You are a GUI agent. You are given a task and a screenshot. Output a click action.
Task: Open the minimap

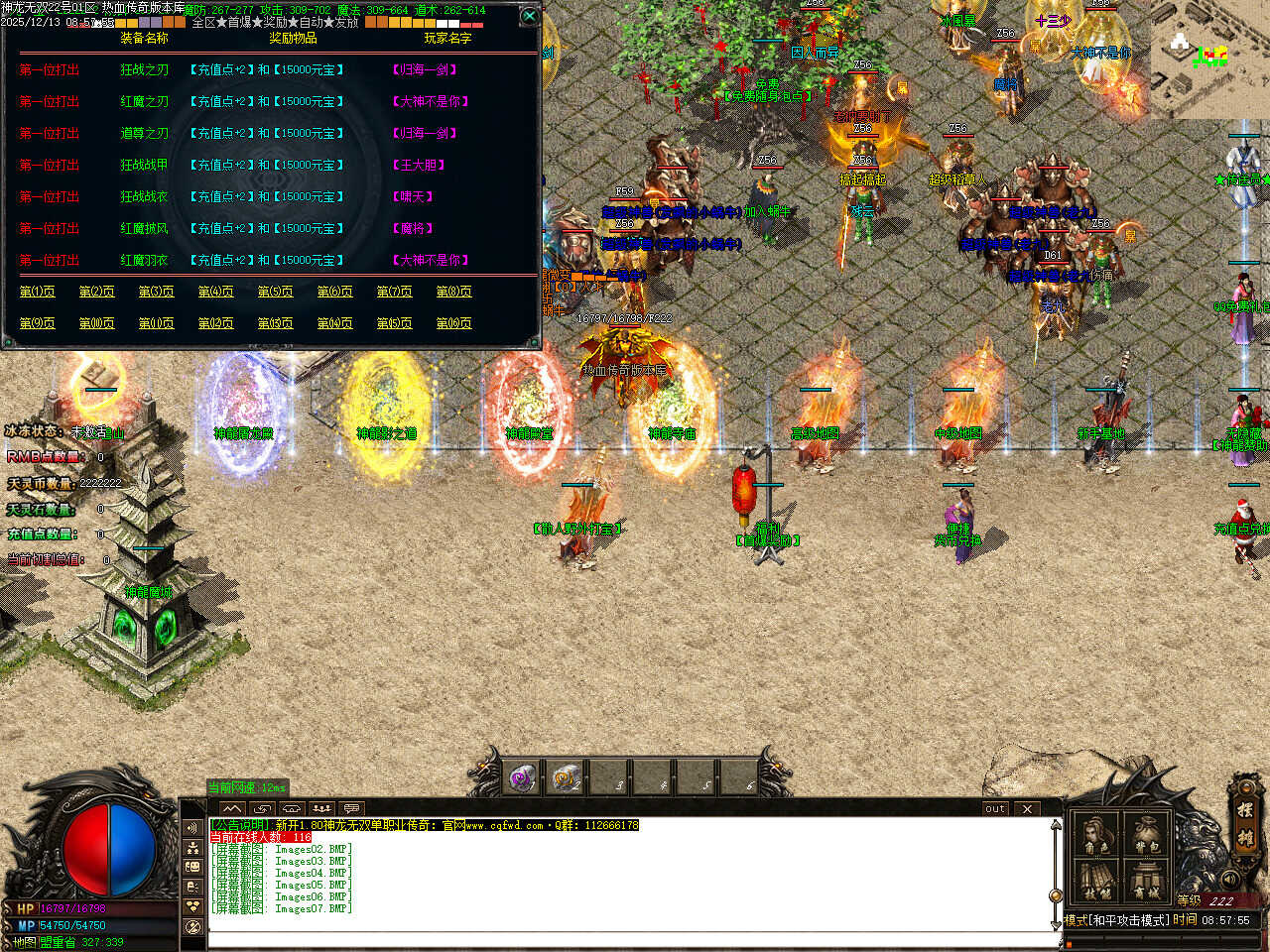pyautogui.click(x=1209, y=58)
